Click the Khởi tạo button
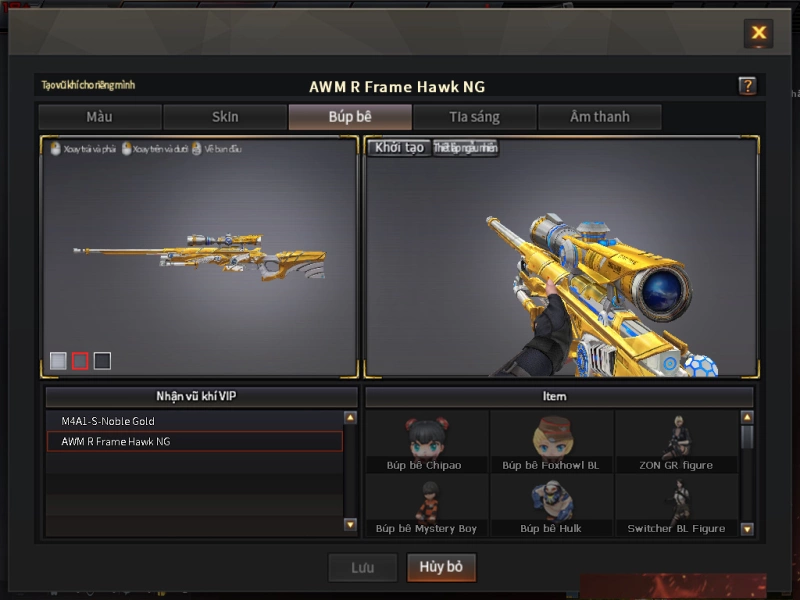 pos(399,148)
